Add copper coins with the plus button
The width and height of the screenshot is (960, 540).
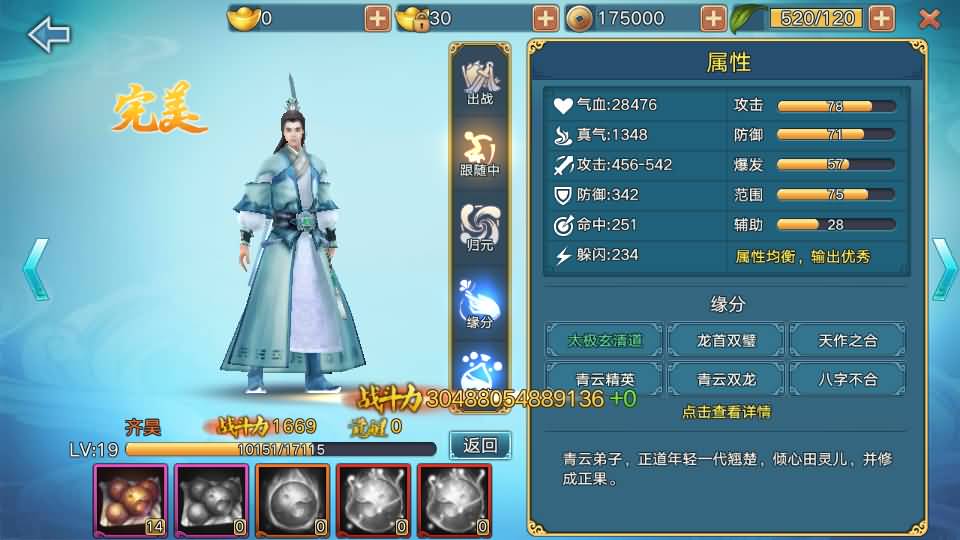pyautogui.click(x=713, y=18)
